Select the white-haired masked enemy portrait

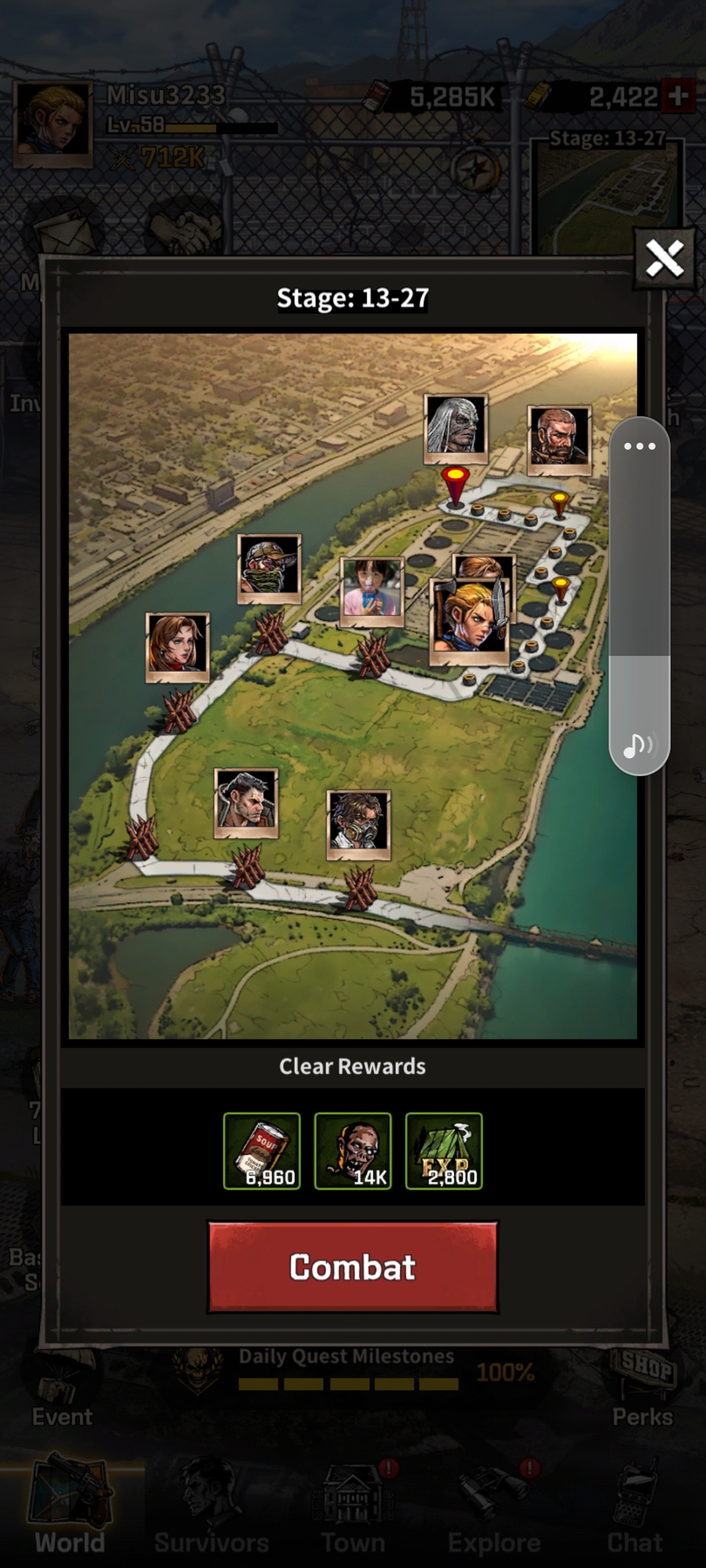(x=456, y=427)
